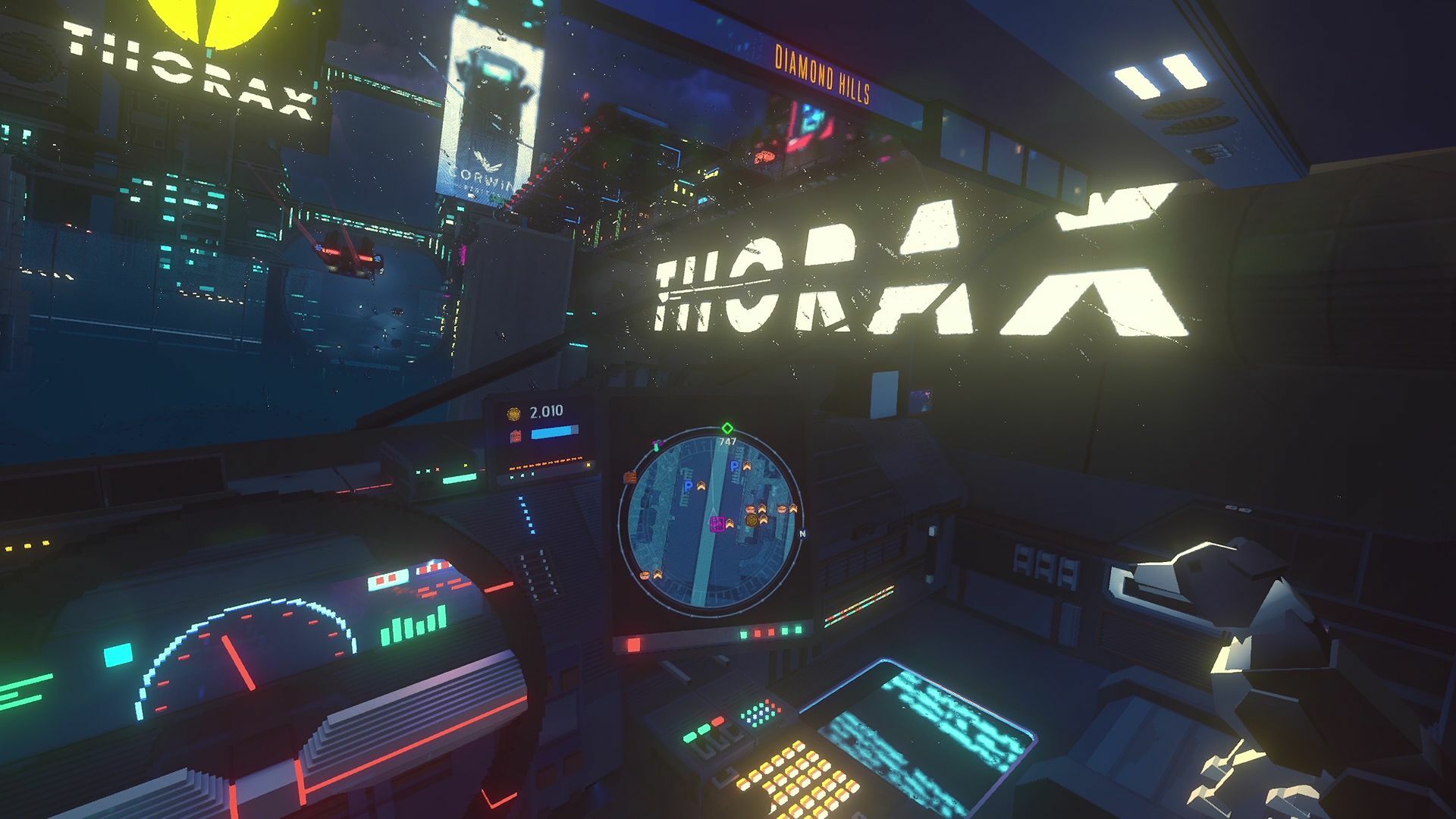Select the blue P parking marker on the minimap

pyautogui.click(x=734, y=466)
